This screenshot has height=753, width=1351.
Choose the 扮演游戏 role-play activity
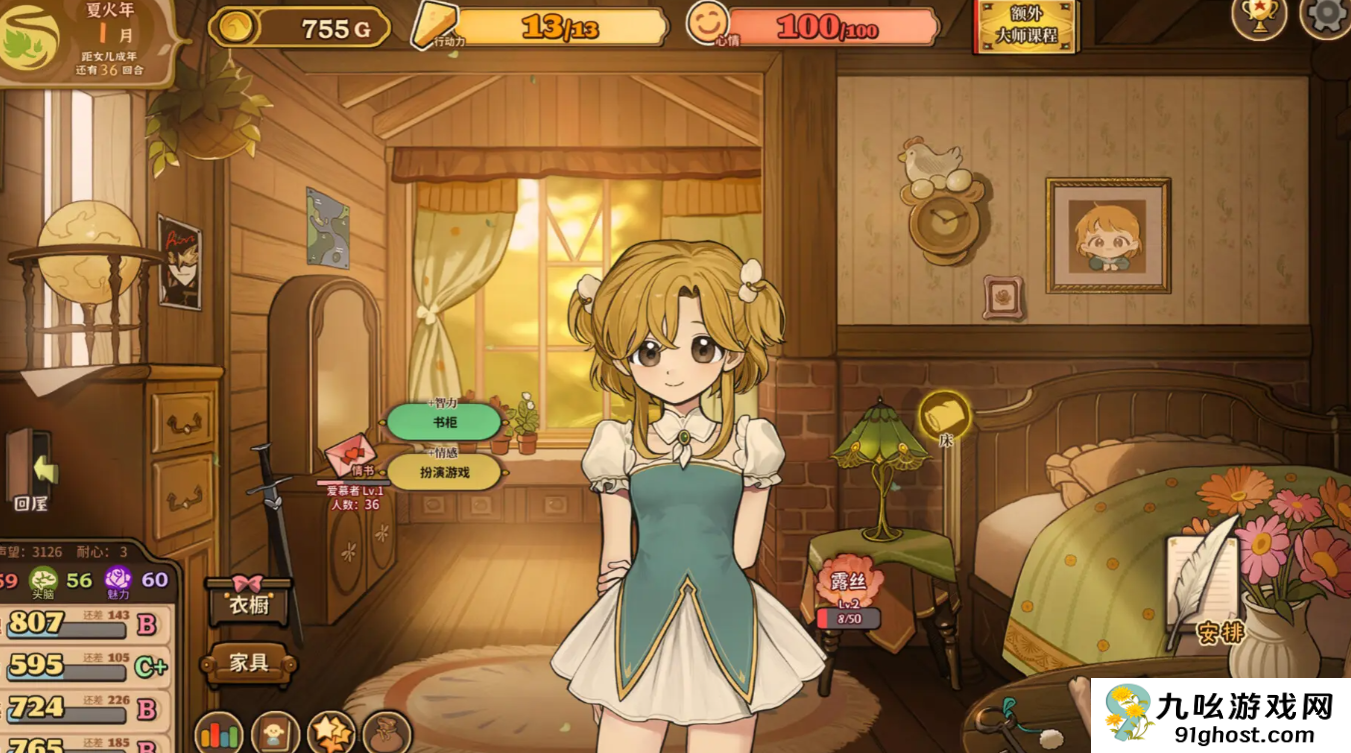coord(444,472)
